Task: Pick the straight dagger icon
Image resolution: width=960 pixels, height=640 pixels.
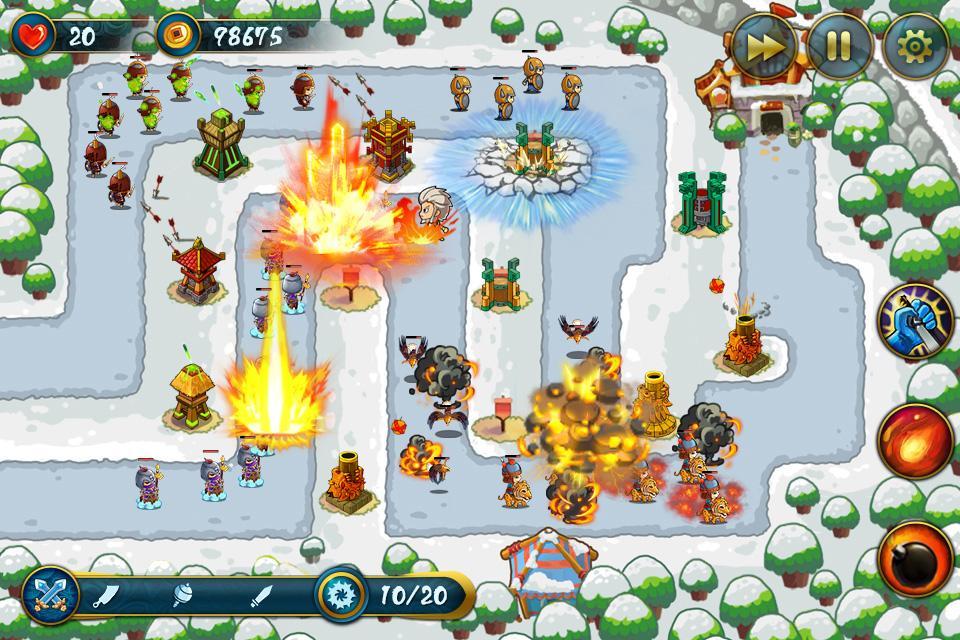Action: click(261, 597)
